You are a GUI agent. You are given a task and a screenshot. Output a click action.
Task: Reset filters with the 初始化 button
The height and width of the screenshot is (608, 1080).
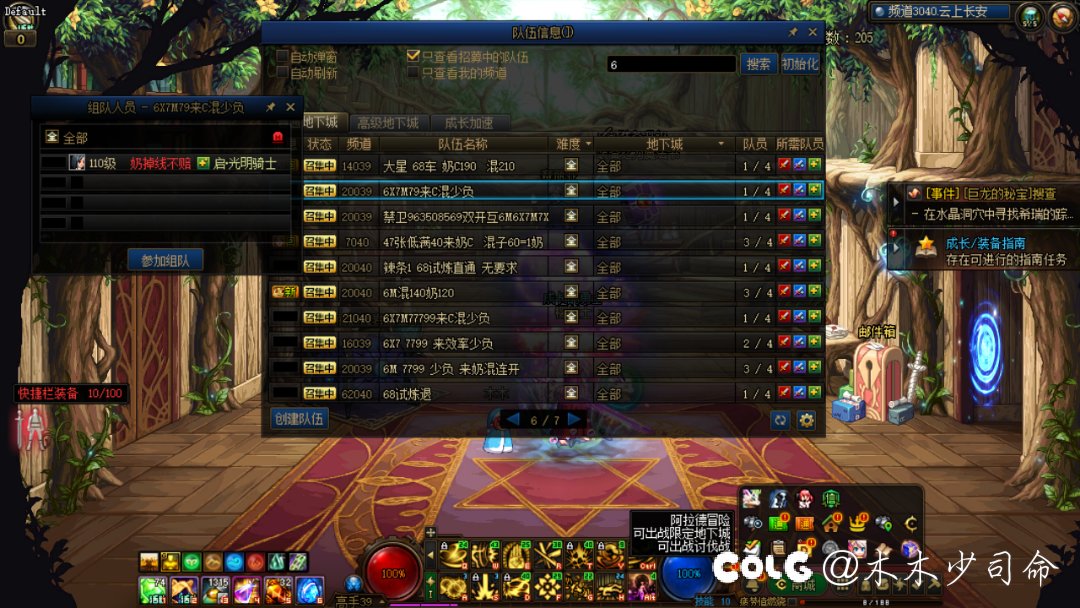tap(800, 64)
